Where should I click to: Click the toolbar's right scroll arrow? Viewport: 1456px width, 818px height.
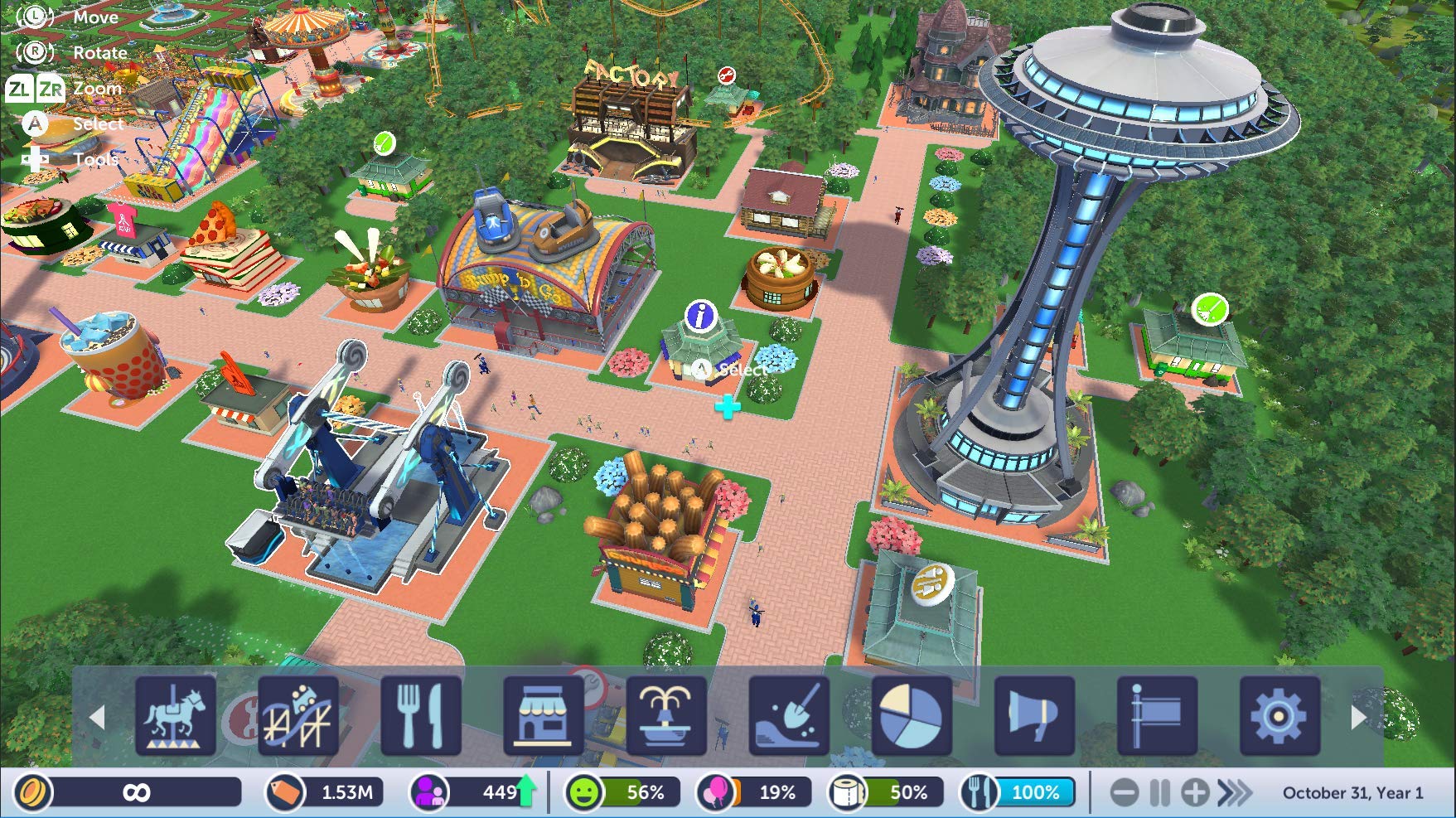pos(1358,717)
